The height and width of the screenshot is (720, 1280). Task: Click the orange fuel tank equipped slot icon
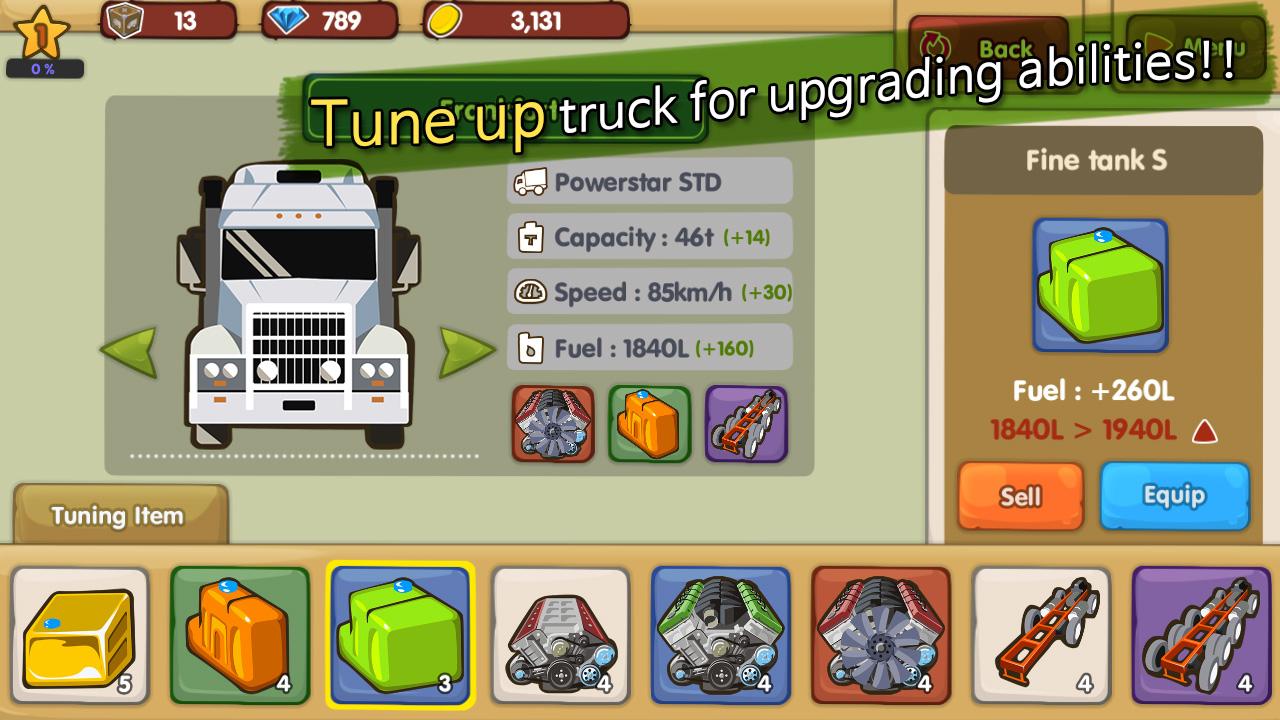pyautogui.click(x=649, y=424)
